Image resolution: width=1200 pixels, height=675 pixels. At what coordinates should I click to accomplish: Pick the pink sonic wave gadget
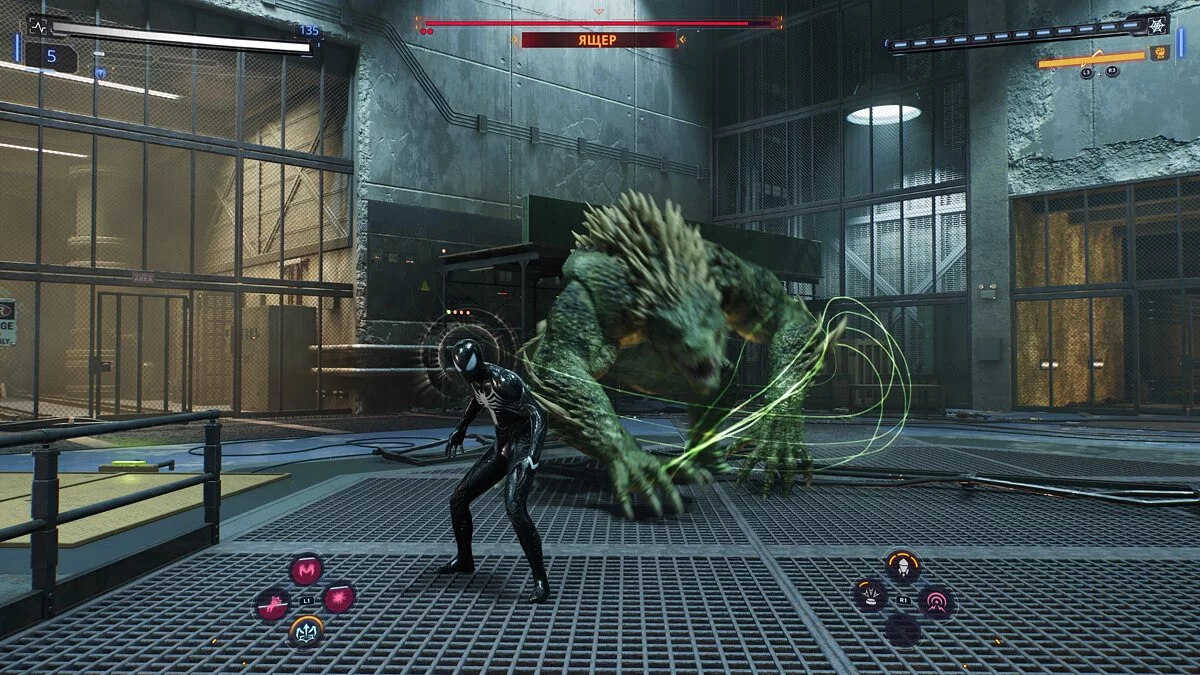pos(937,601)
